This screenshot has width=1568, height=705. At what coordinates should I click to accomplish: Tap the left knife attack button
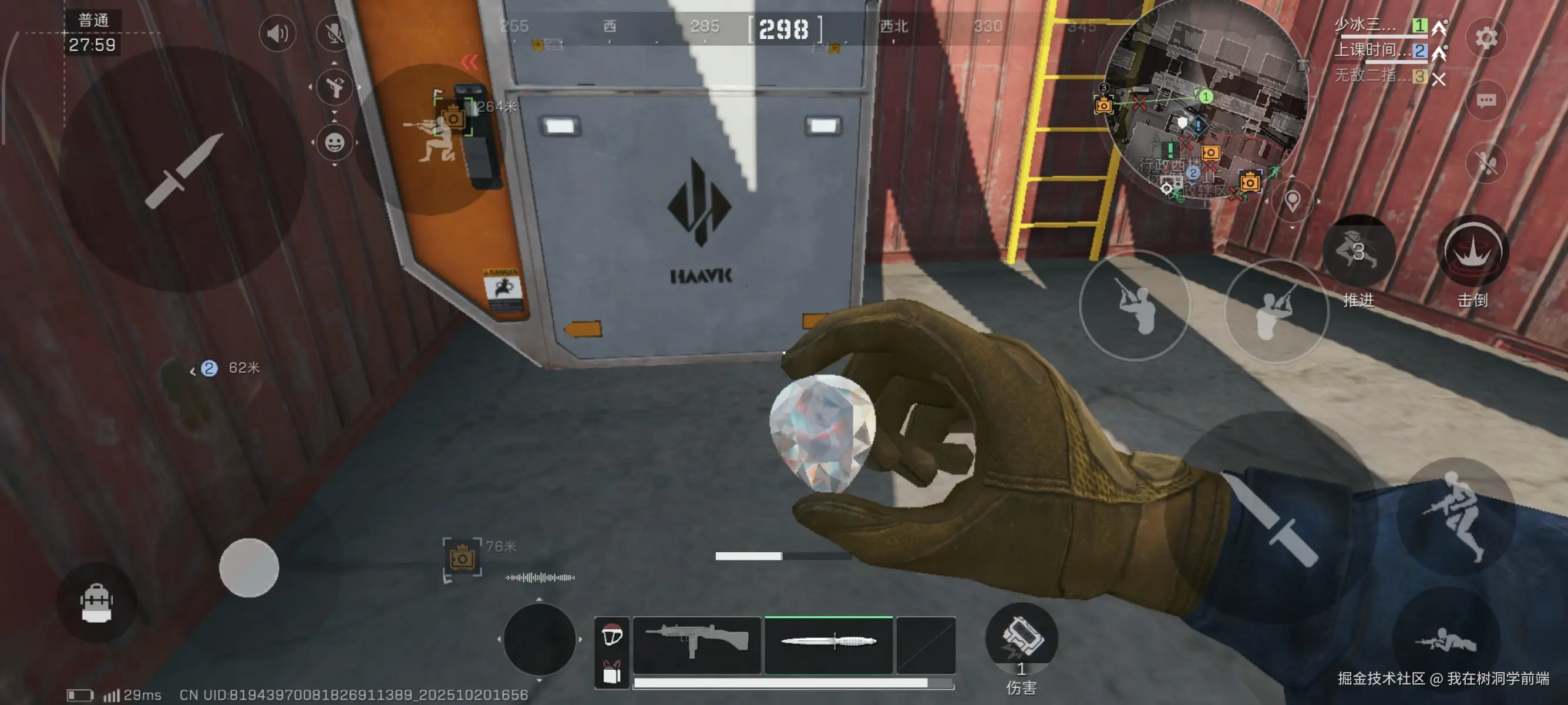[183, 170]
